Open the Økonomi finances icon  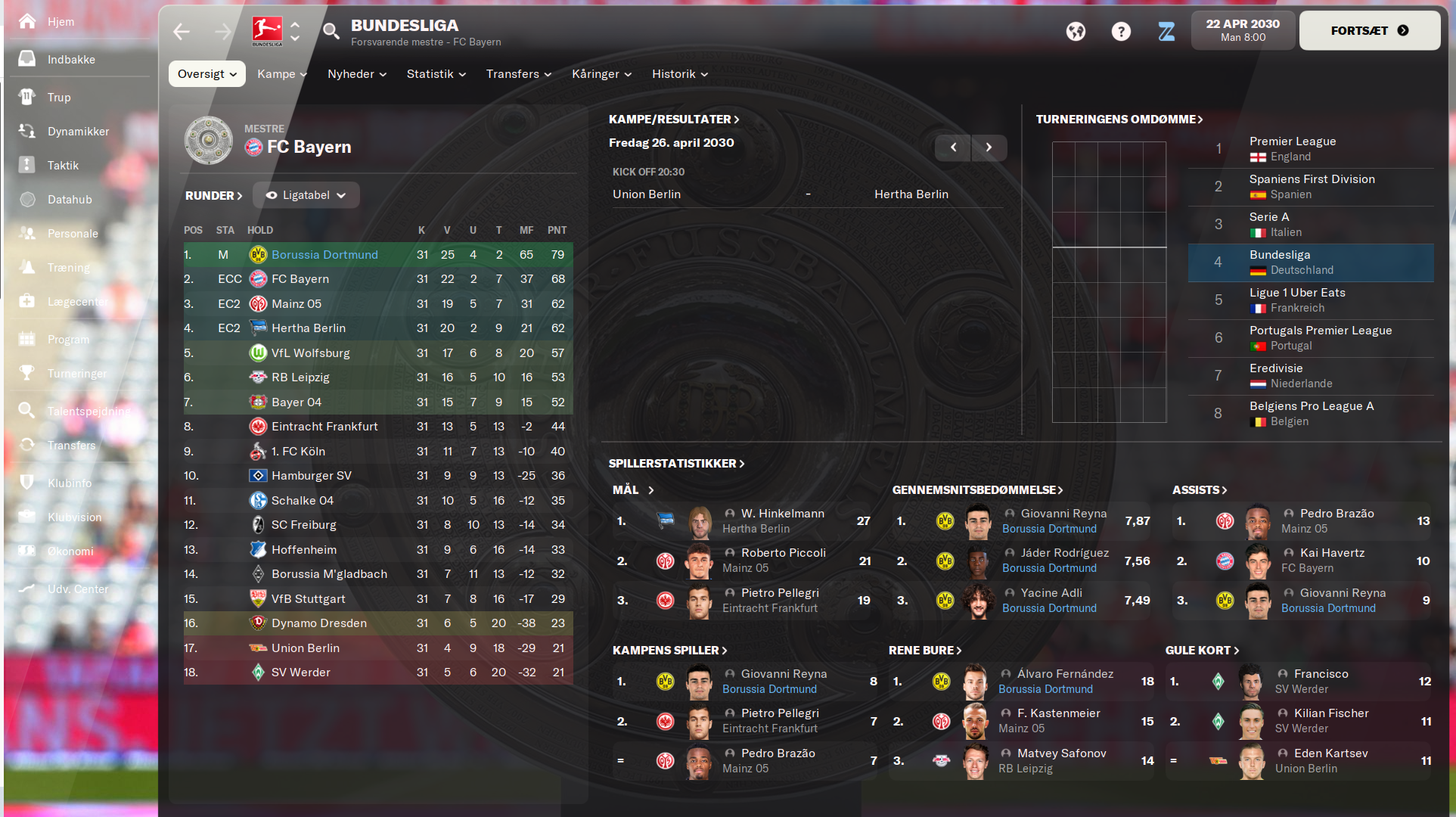click(x=26, y=551)
